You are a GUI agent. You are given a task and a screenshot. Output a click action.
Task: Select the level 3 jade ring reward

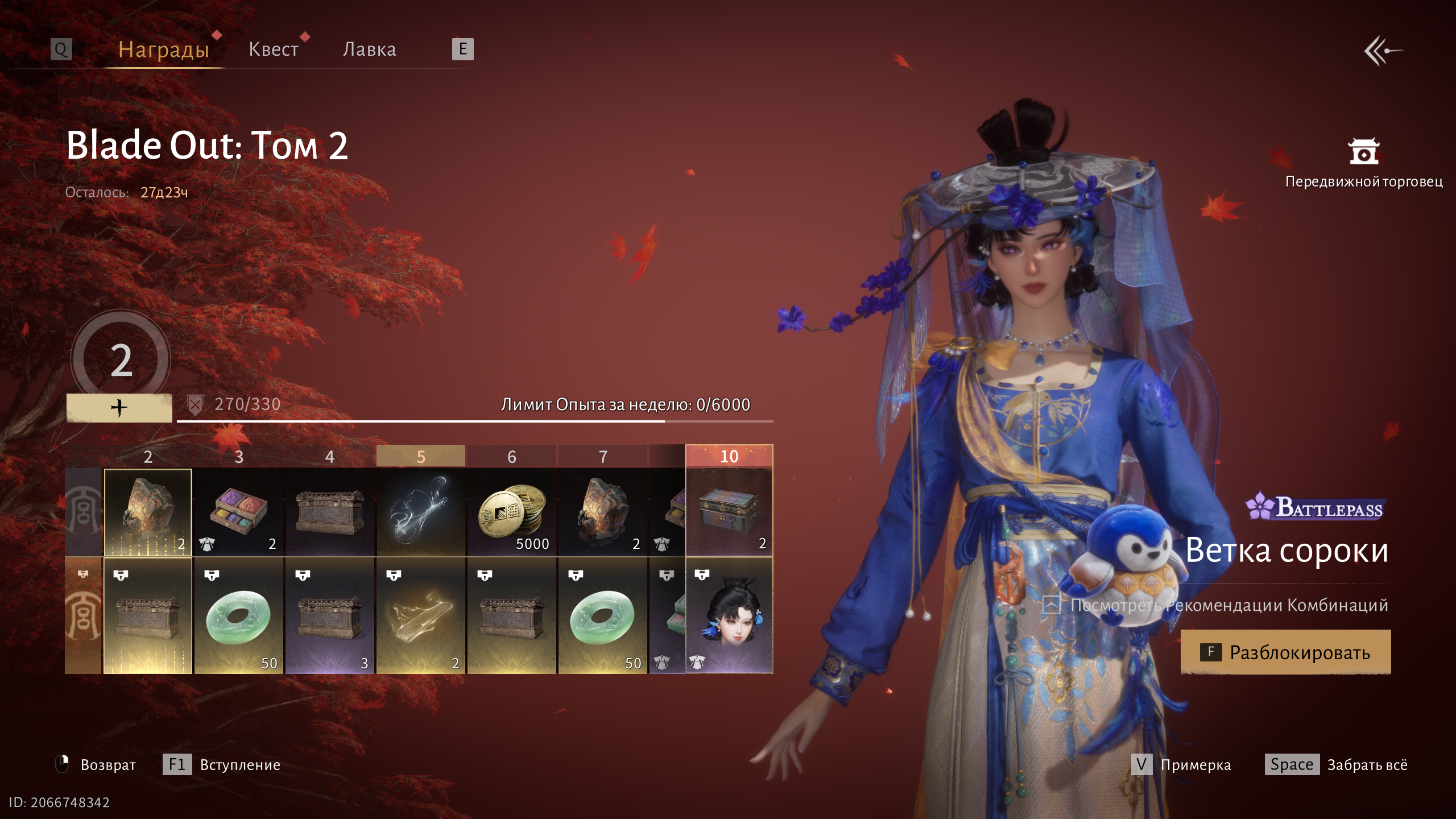pos(239,617)
